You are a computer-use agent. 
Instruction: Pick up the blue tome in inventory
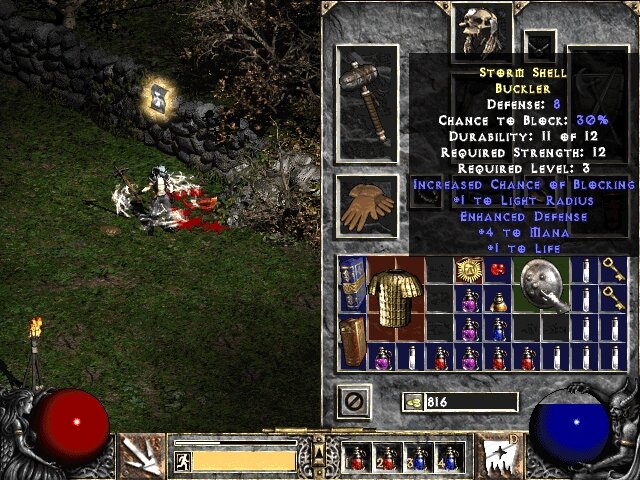[352, 283]
